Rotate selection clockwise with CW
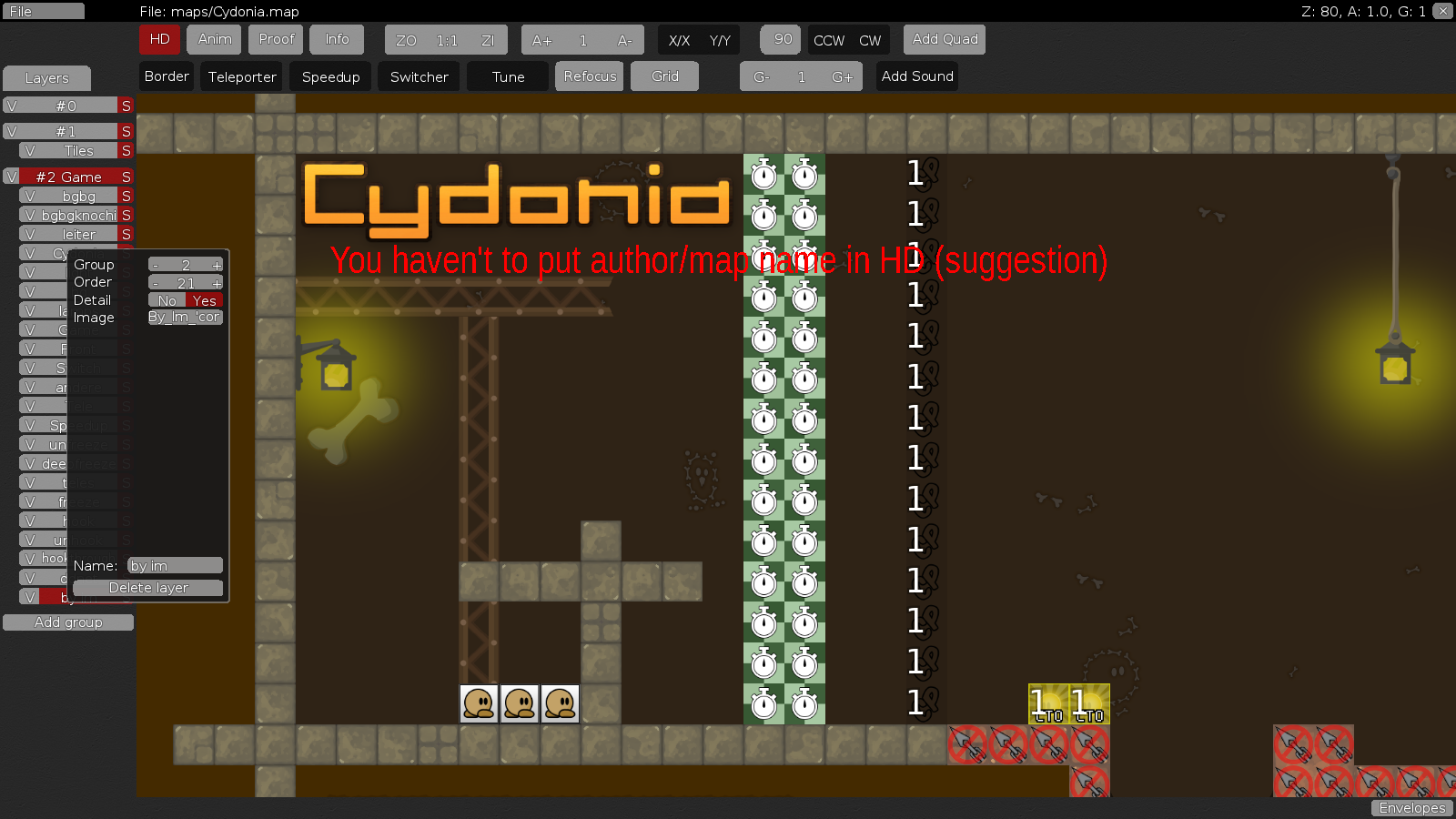Screen dimensions: 1456x819 (870, 40)
